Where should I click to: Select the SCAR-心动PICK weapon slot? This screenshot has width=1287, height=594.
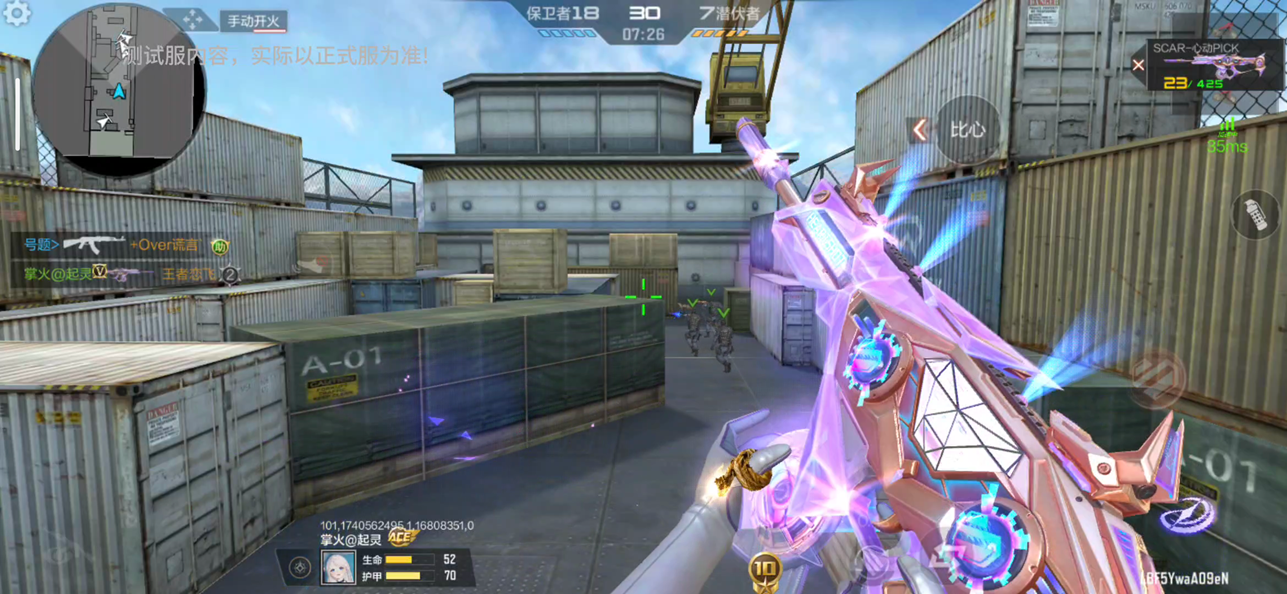(1212, 66)
